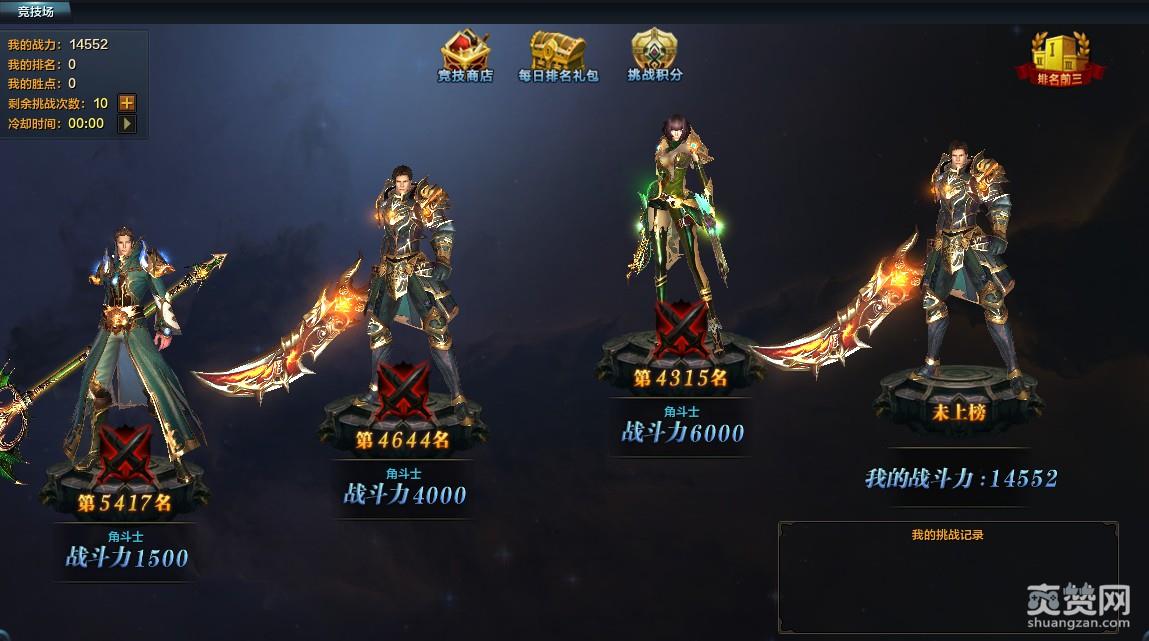Challenge the rank 4315 gladiator

(x=681, y=330)
